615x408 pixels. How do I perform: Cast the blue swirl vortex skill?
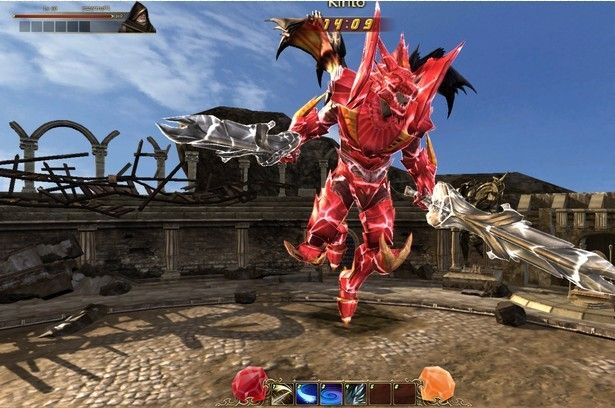pos(331,393)
